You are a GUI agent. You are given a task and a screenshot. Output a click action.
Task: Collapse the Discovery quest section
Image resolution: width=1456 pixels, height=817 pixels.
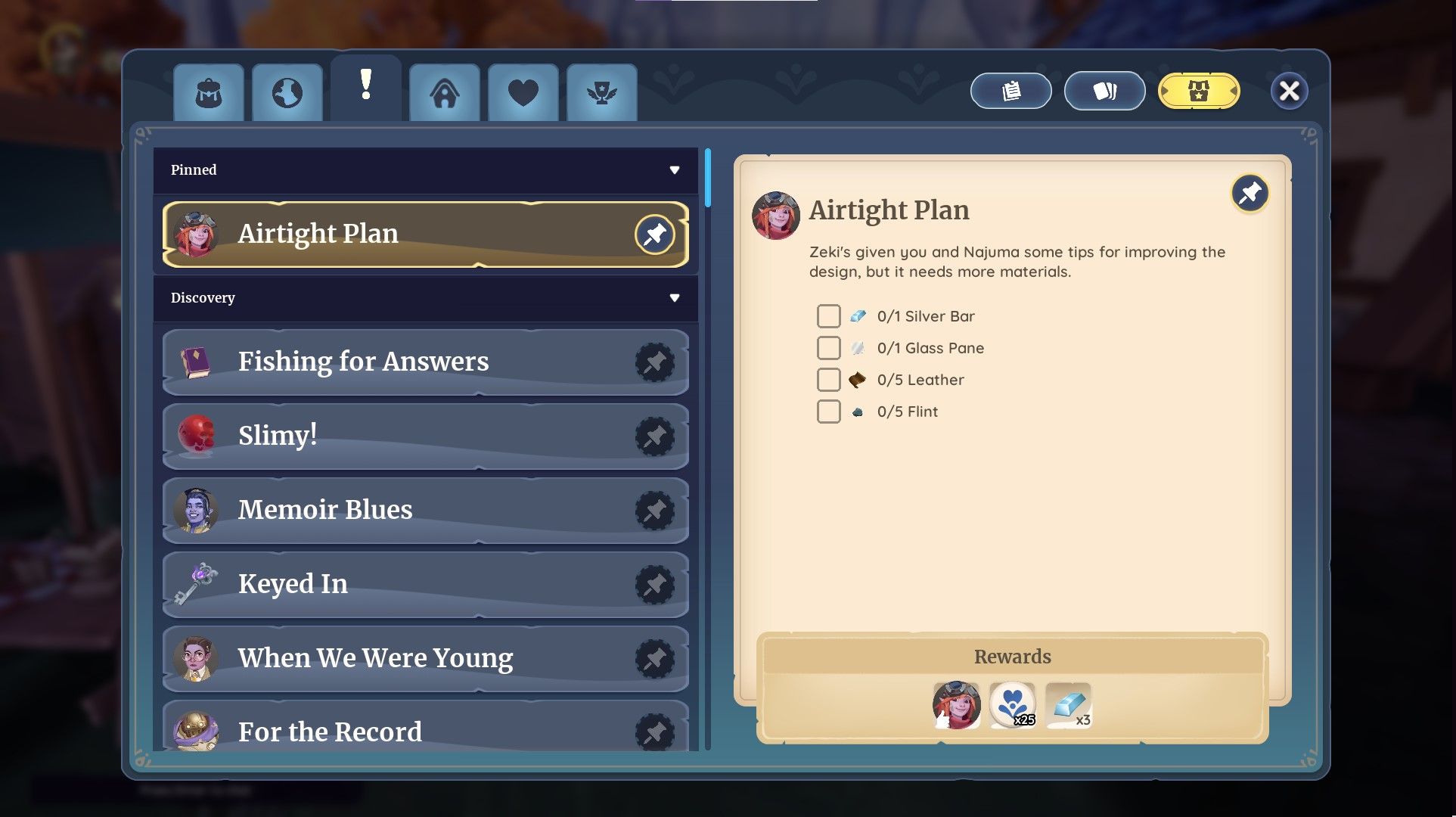(675, 299)
